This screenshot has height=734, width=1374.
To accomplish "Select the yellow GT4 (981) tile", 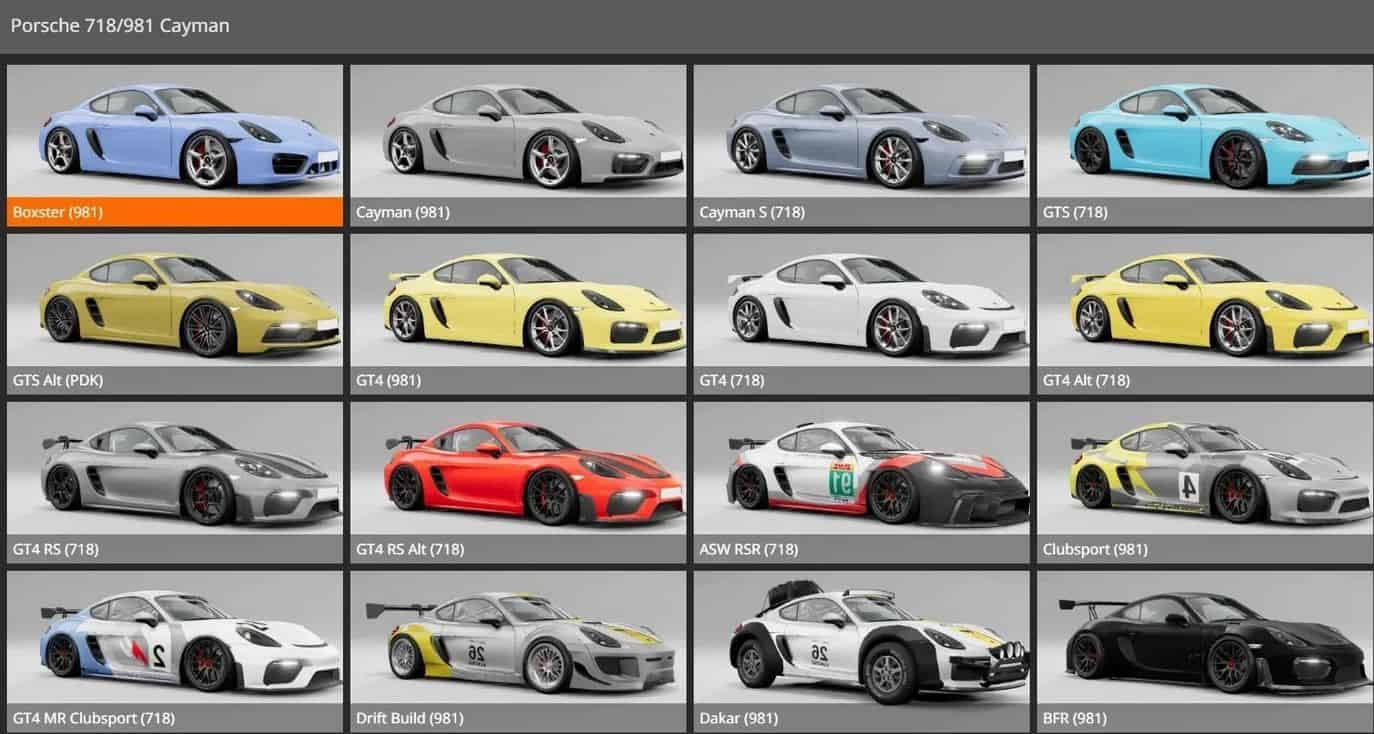I will tap(518, 314).
